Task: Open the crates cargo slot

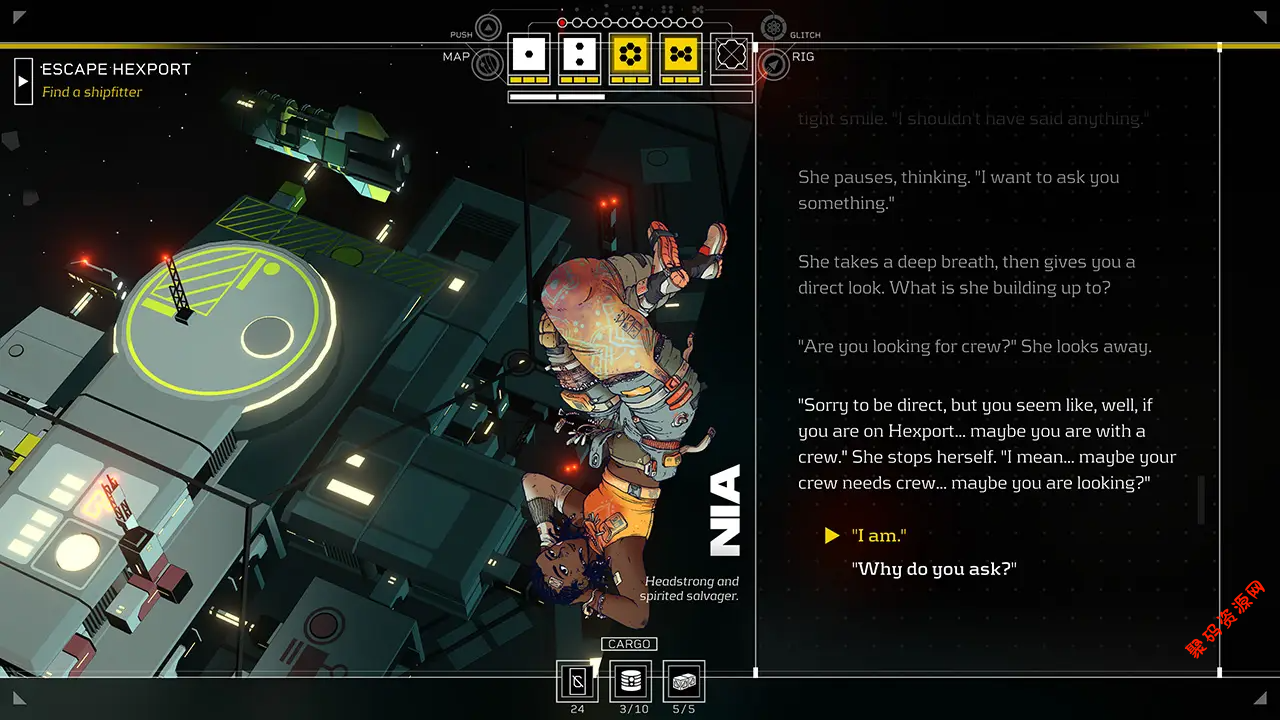Action: point(684,681)
